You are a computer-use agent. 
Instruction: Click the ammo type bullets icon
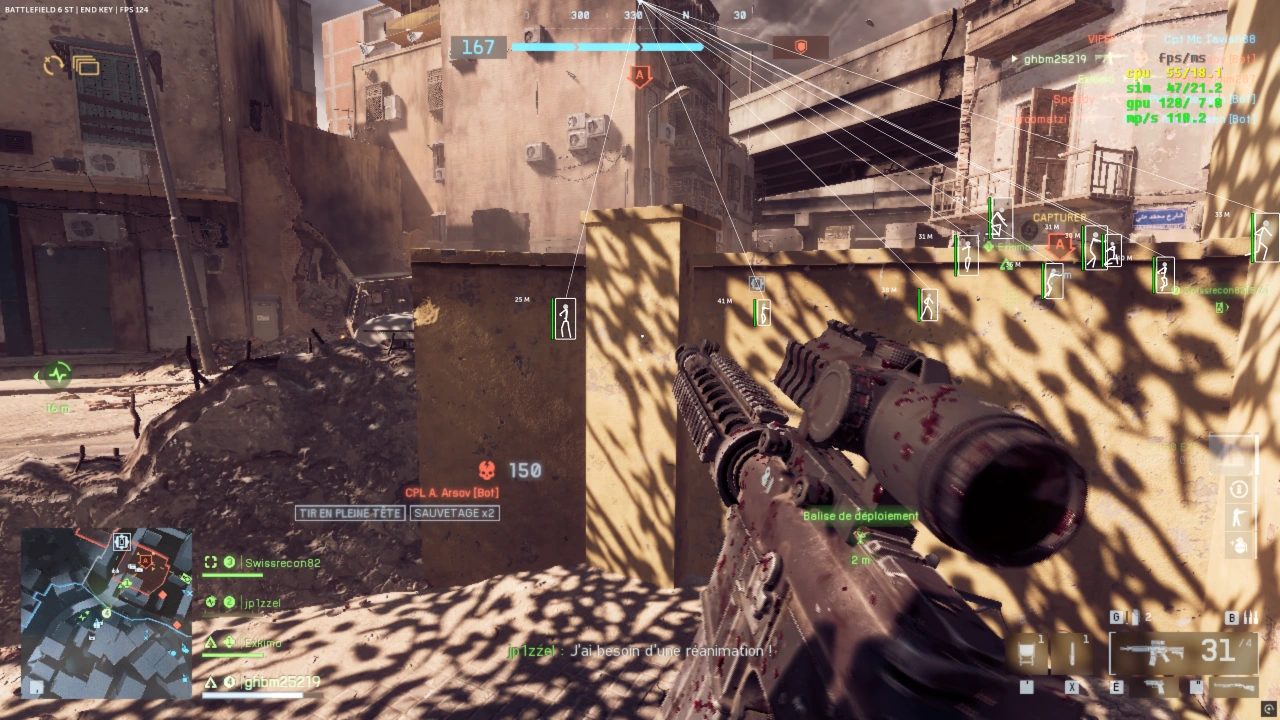click(x=1248, y=618)
